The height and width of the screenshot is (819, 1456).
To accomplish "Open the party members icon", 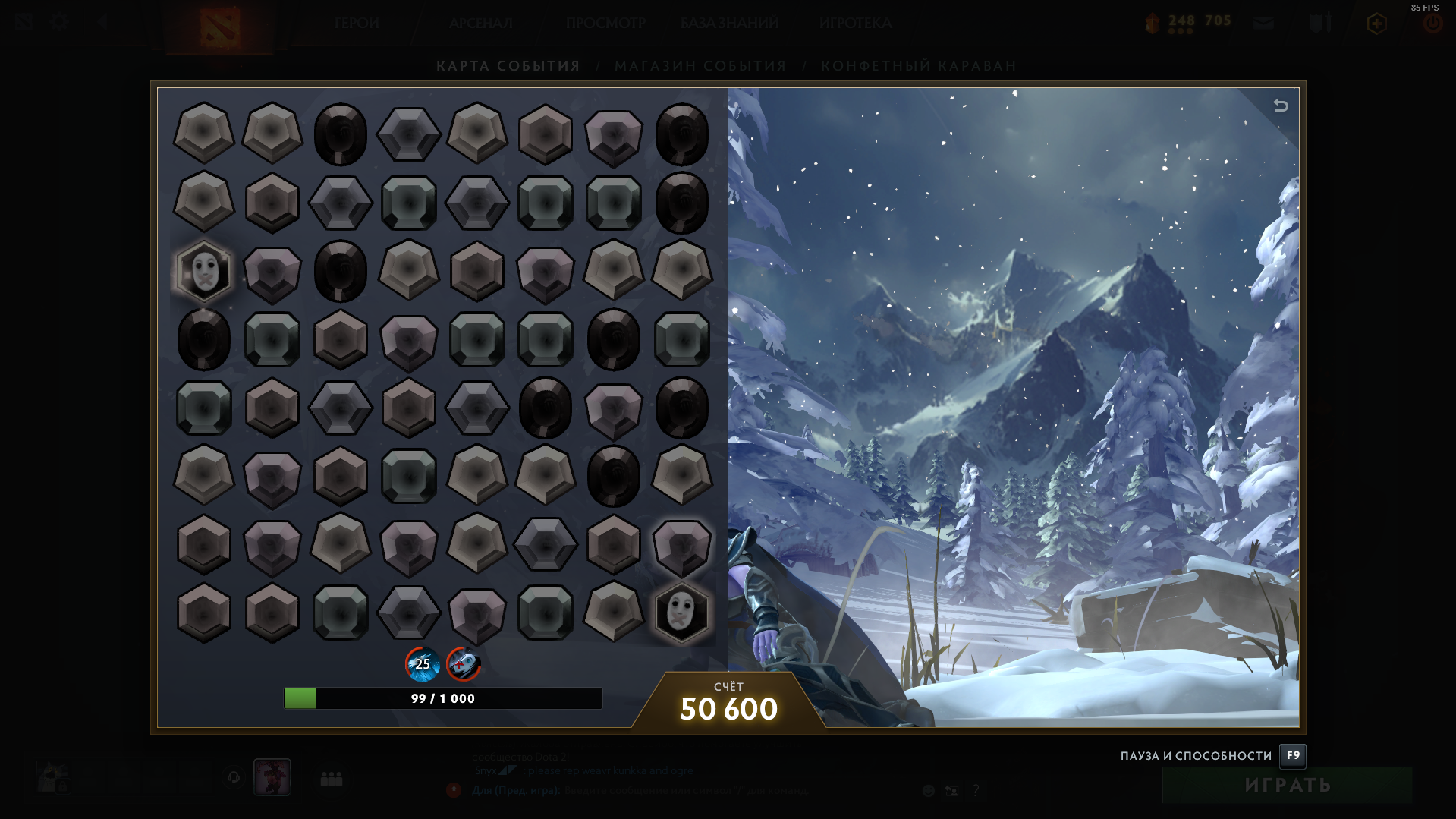I will (332, 779).
